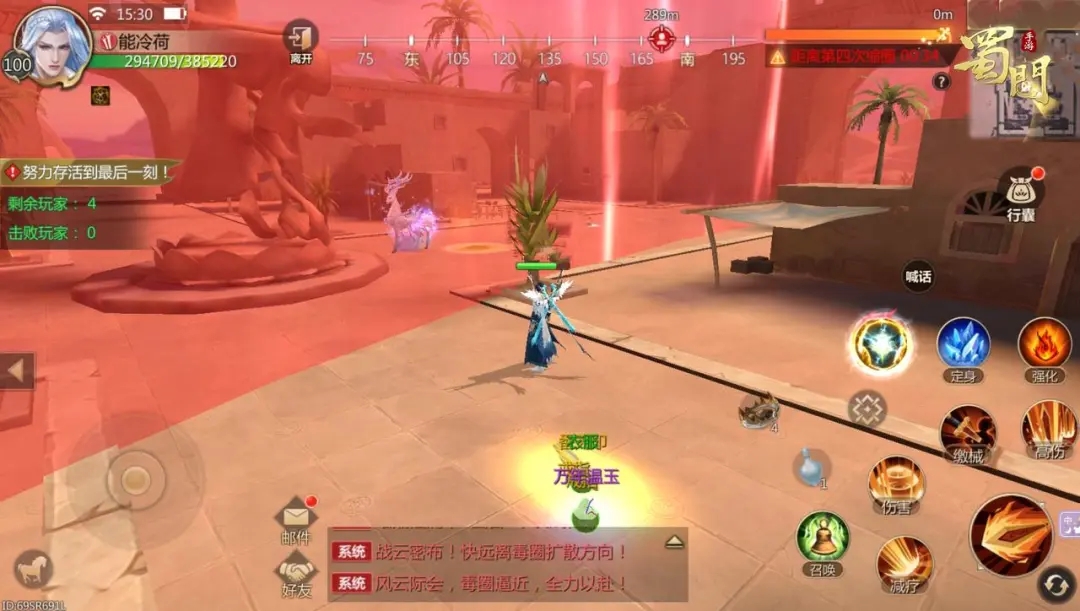
Task: Open the 邮件 mail icon
Action: pyautogui.click(x=296, y=517)
